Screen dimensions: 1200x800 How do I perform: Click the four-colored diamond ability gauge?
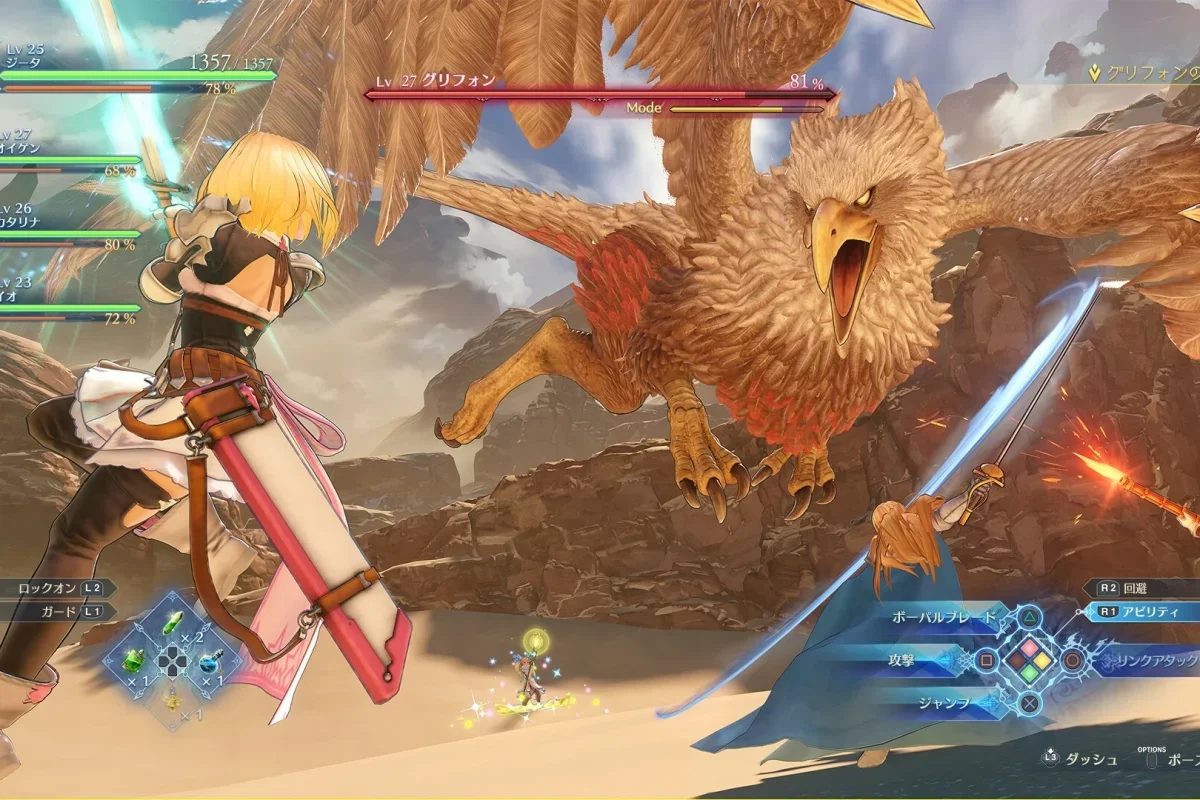1029,660
